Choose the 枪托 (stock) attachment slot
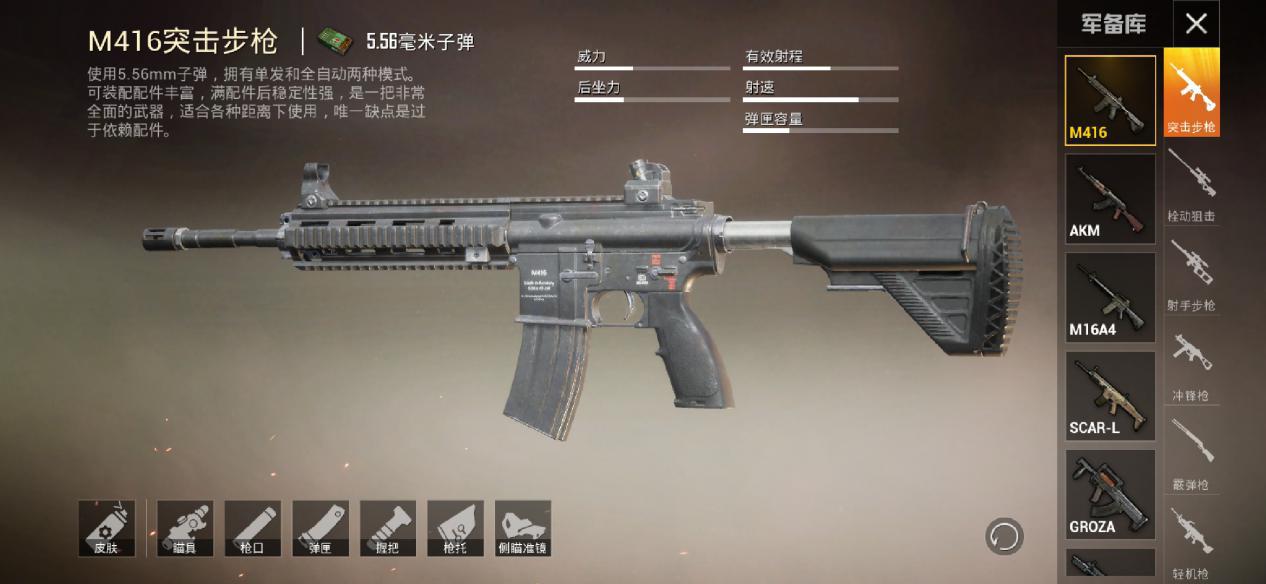The height and width of the screenshot is (584, 1266). [x=455, y=528]
